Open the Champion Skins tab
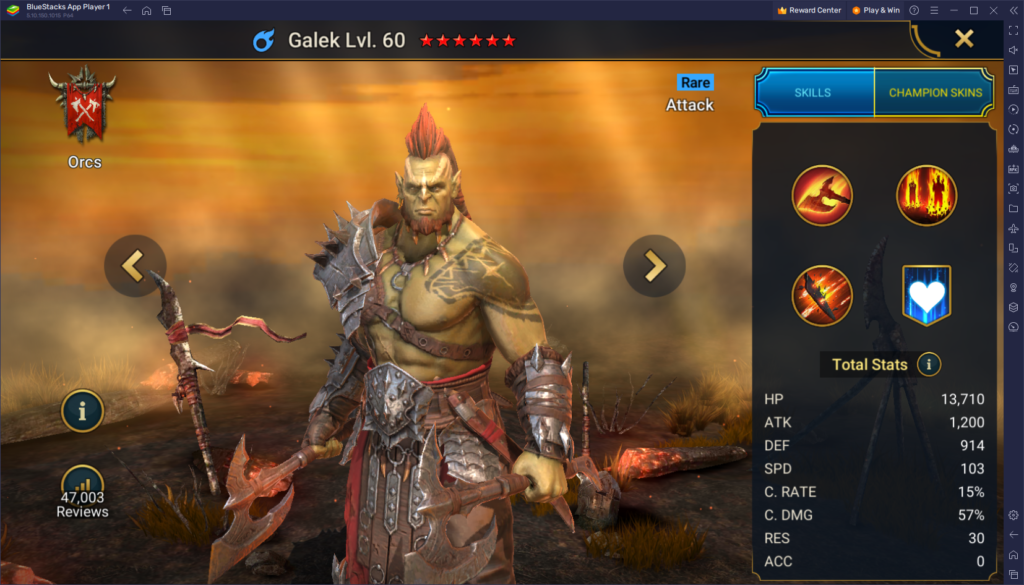This screenshot has width=1024, height=585. point(935,92)
